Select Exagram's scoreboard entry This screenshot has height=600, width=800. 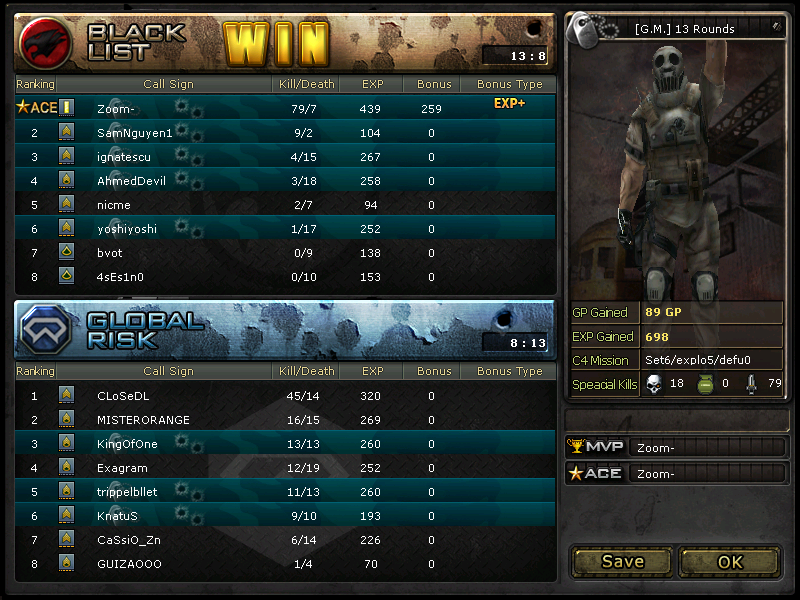(x=122, y=467)
